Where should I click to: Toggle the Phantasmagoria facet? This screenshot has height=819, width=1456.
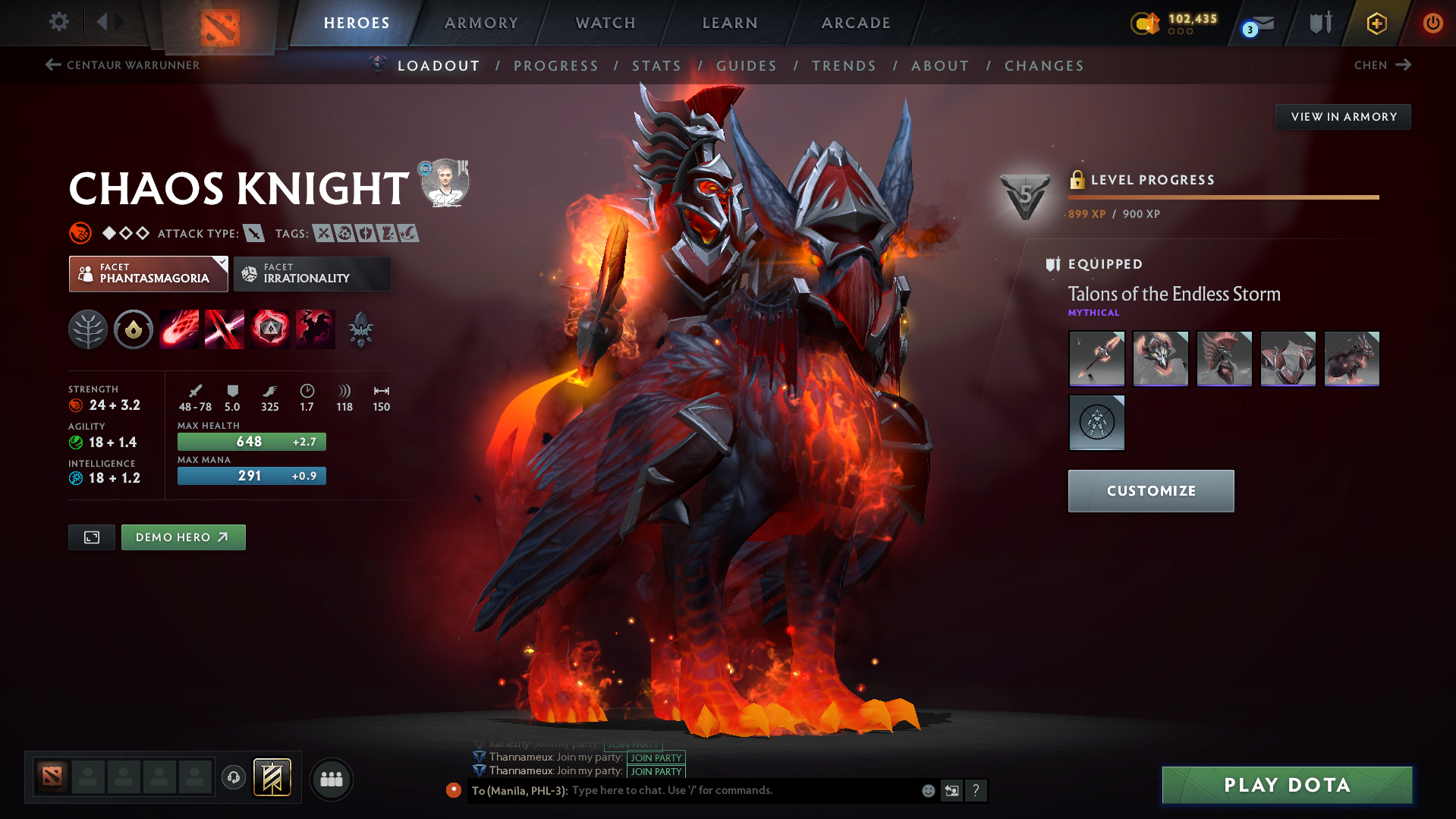tap(148, 273)
